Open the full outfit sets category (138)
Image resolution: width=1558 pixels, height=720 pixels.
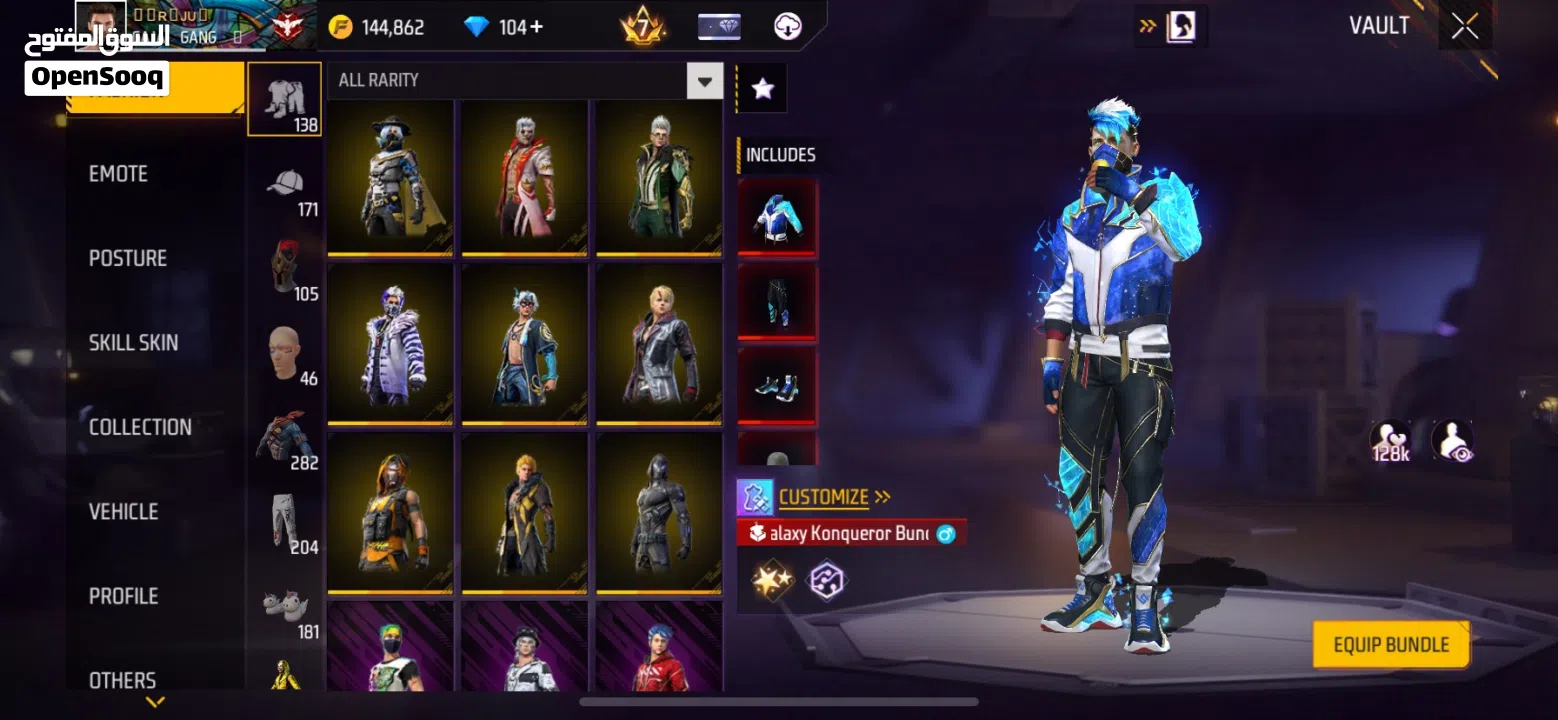pyautogui.click(x=284, y=98)
